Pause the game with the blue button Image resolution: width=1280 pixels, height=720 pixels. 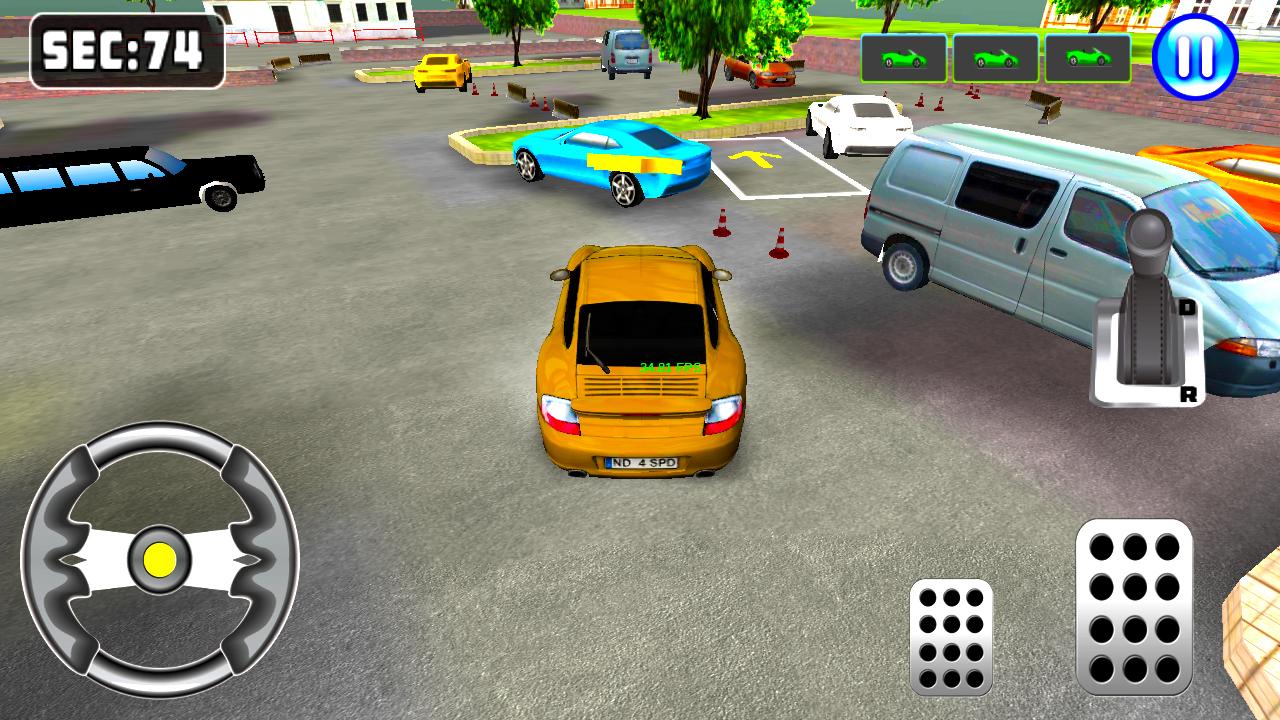coord(1195,56)
